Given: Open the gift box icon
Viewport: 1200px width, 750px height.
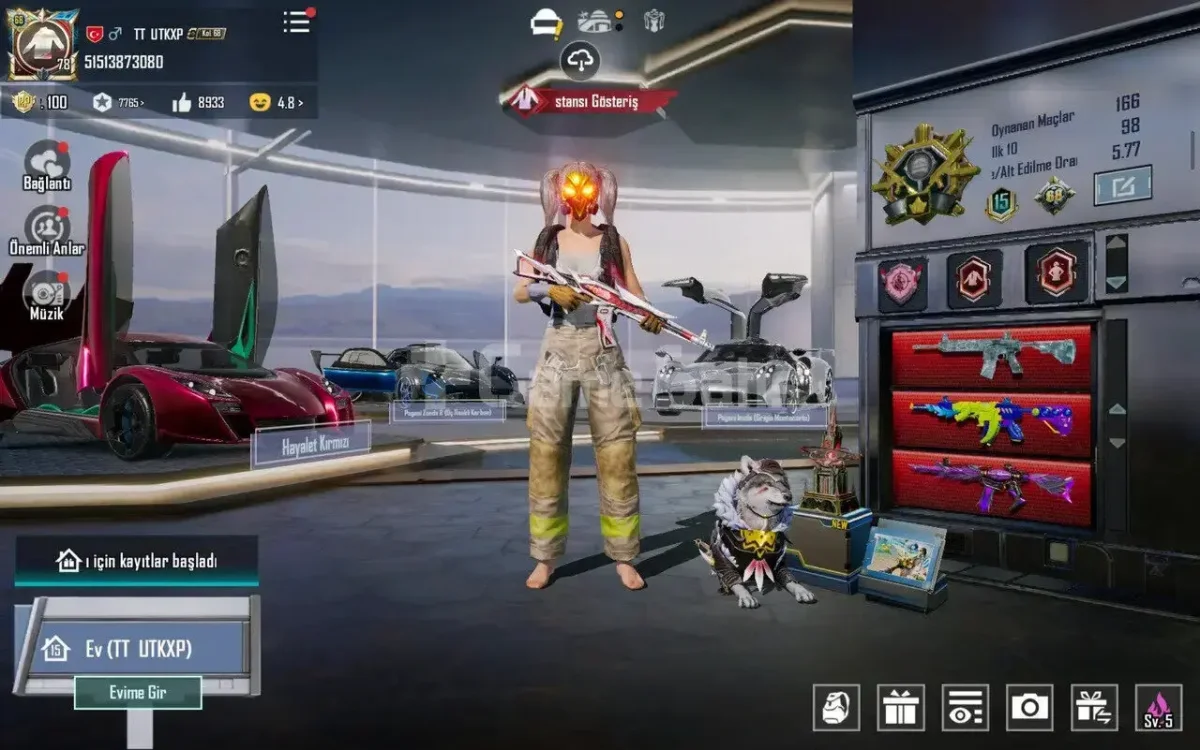Looking at the screenshot, I should [x=901, y=707].
